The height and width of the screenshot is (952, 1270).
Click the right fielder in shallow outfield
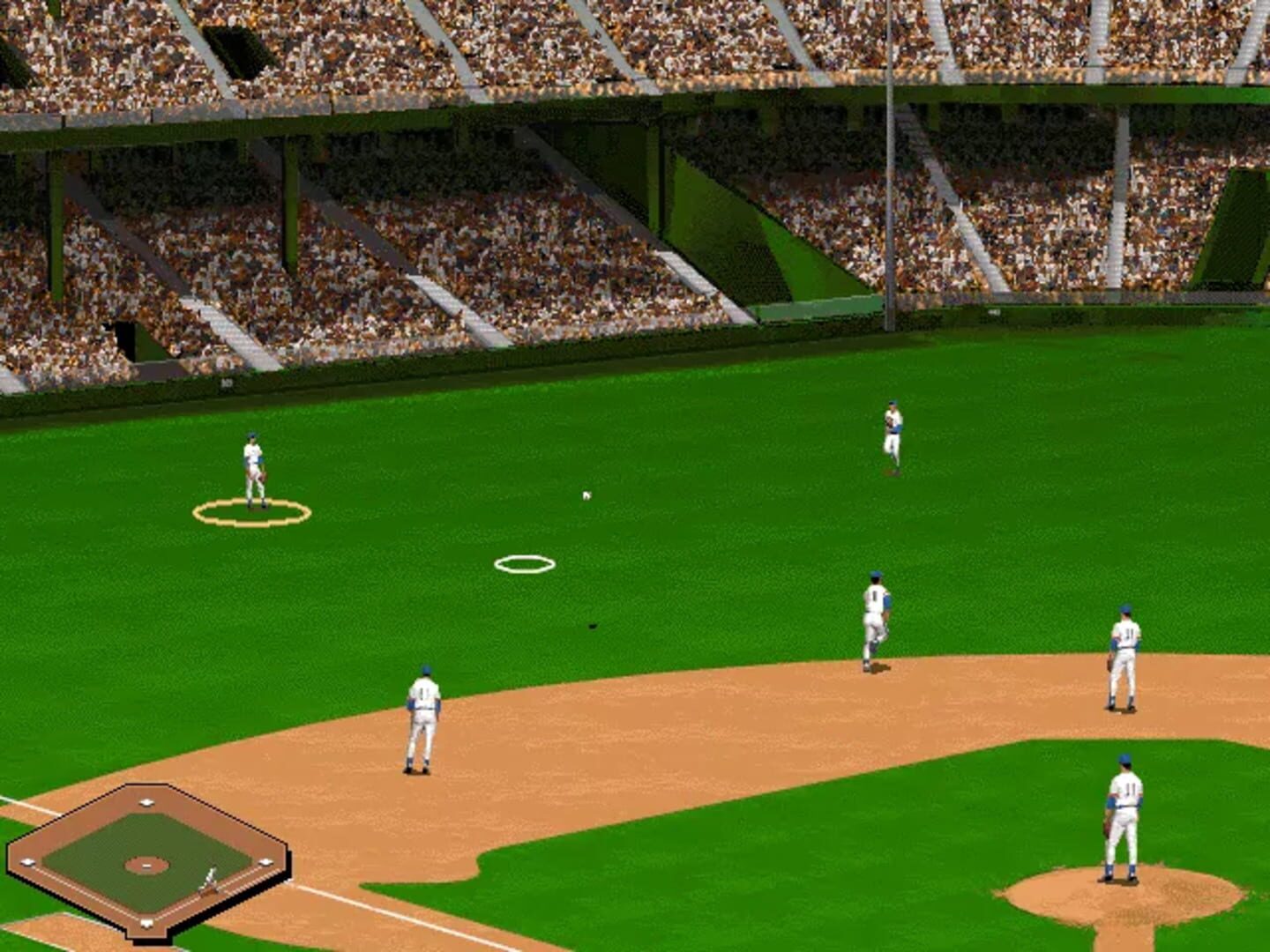click(x=893, y=432)
